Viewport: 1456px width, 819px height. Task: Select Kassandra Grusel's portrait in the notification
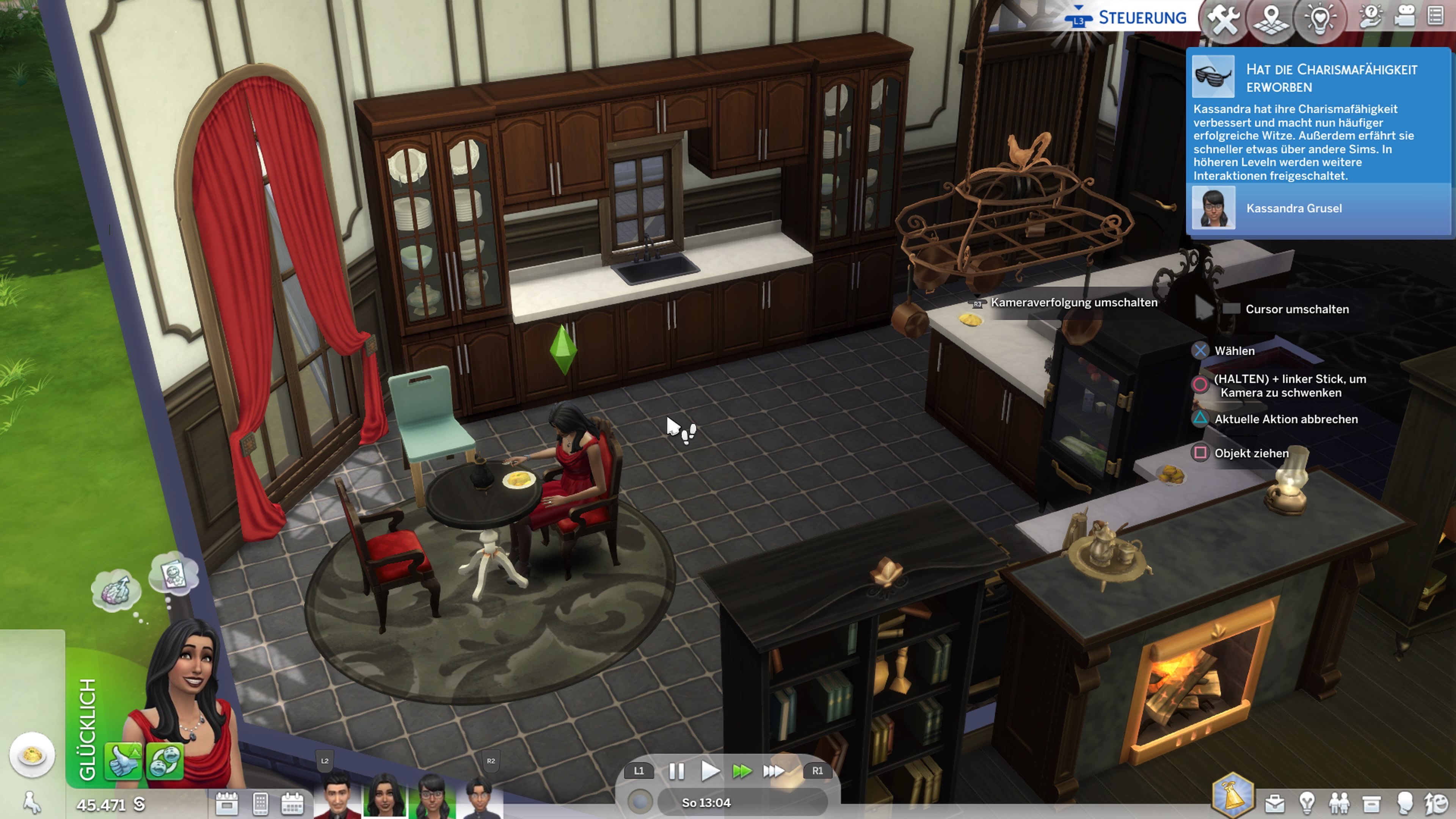[x=1213, y=208]
